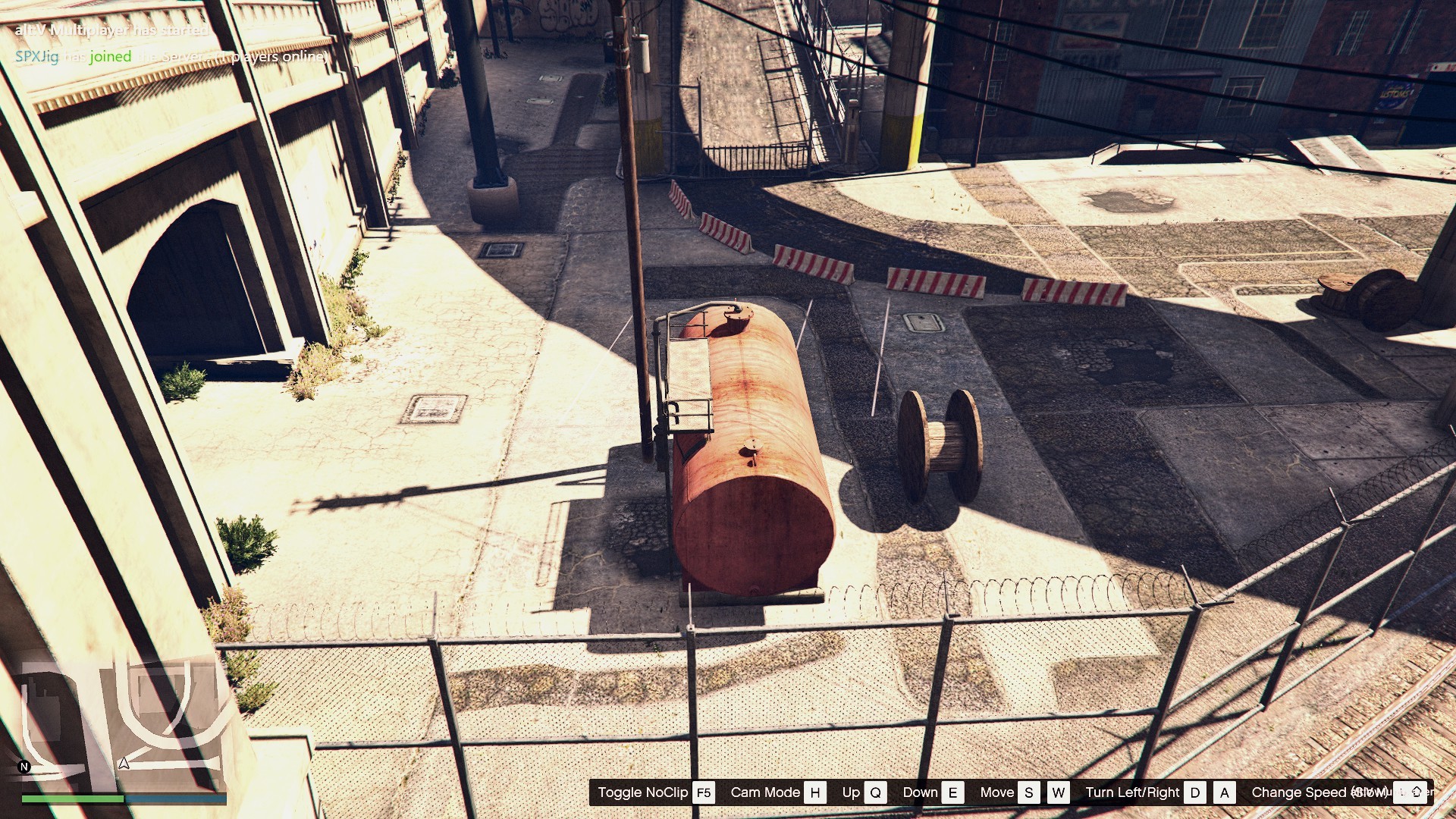Click the player arrow on the minimap
The width and height of the screenshot is (1456, 819).
(x=124, y=763)
